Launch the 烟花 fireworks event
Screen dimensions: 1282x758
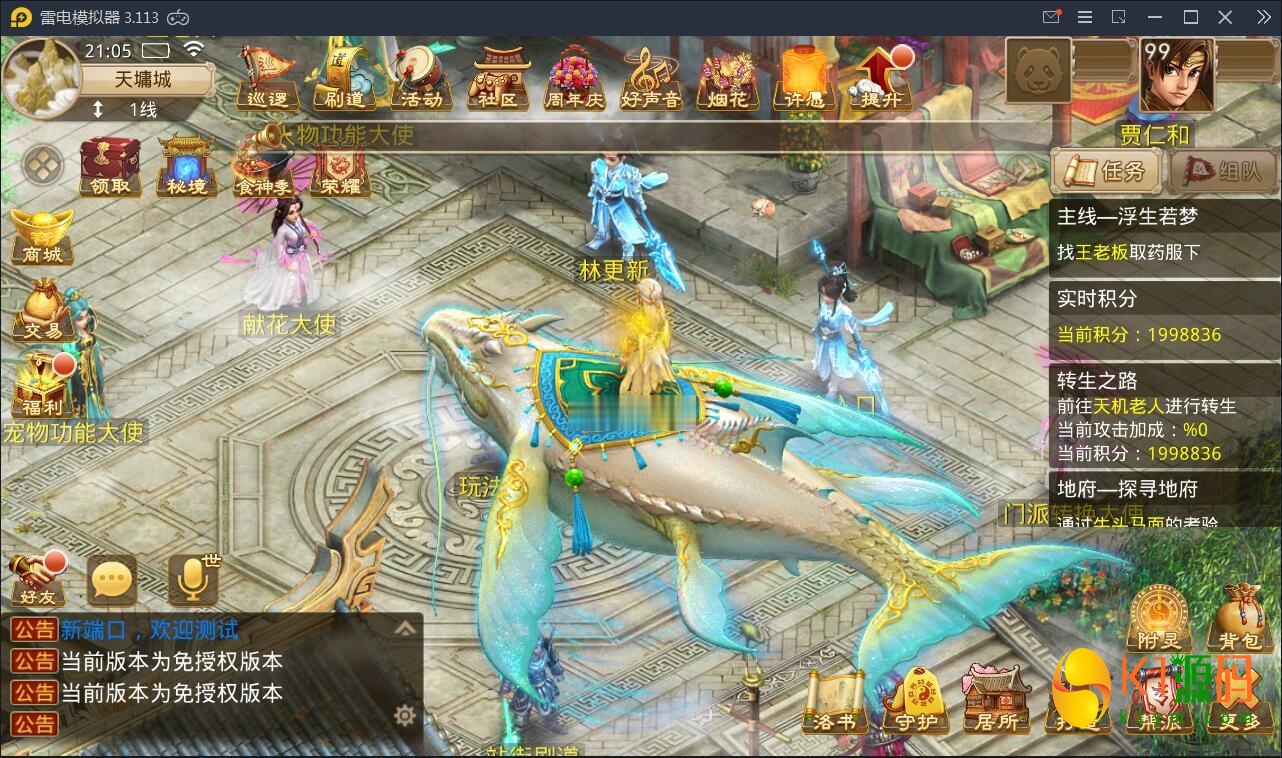[727, 80]
